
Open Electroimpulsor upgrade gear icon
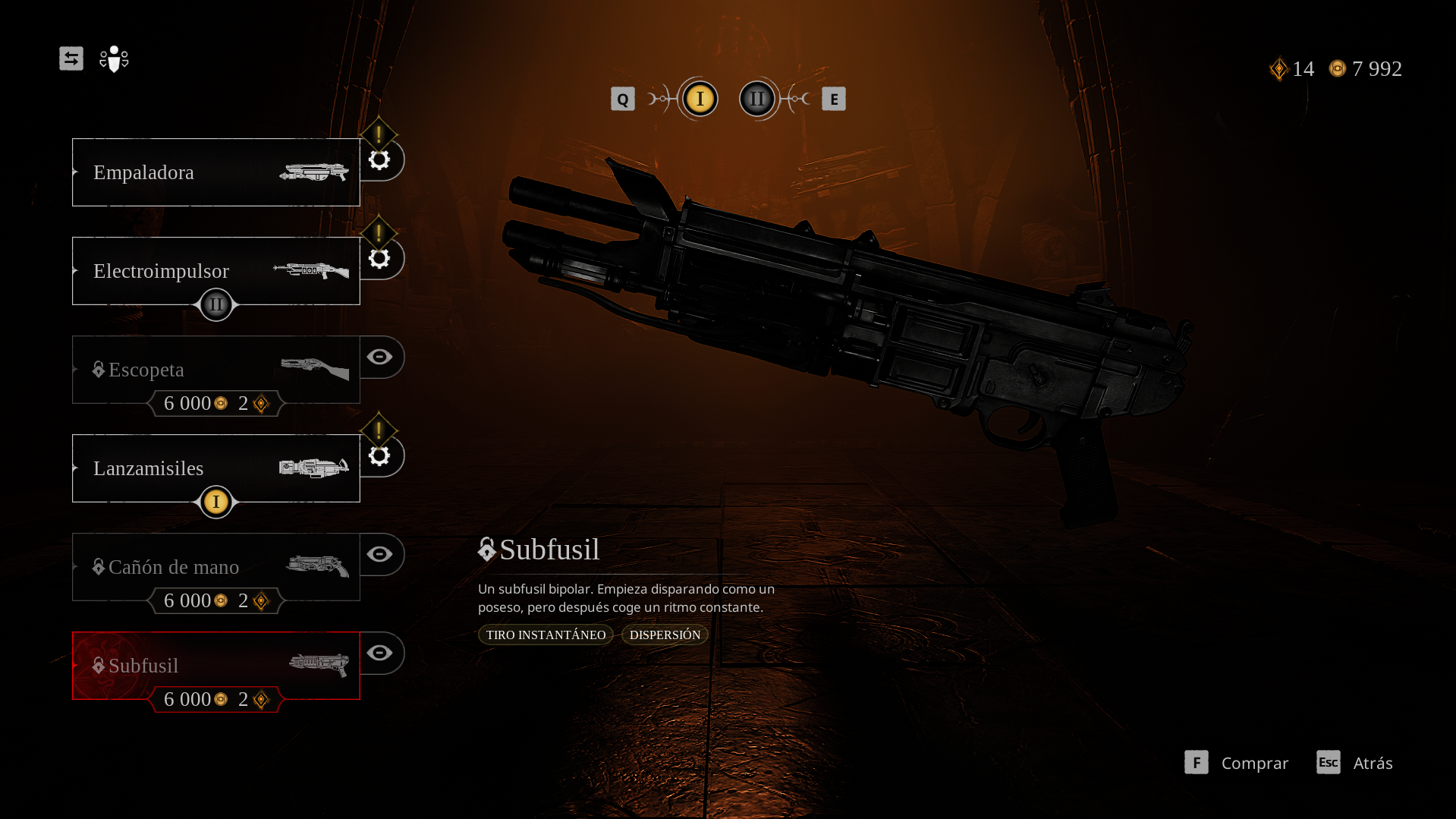point(379,259)
